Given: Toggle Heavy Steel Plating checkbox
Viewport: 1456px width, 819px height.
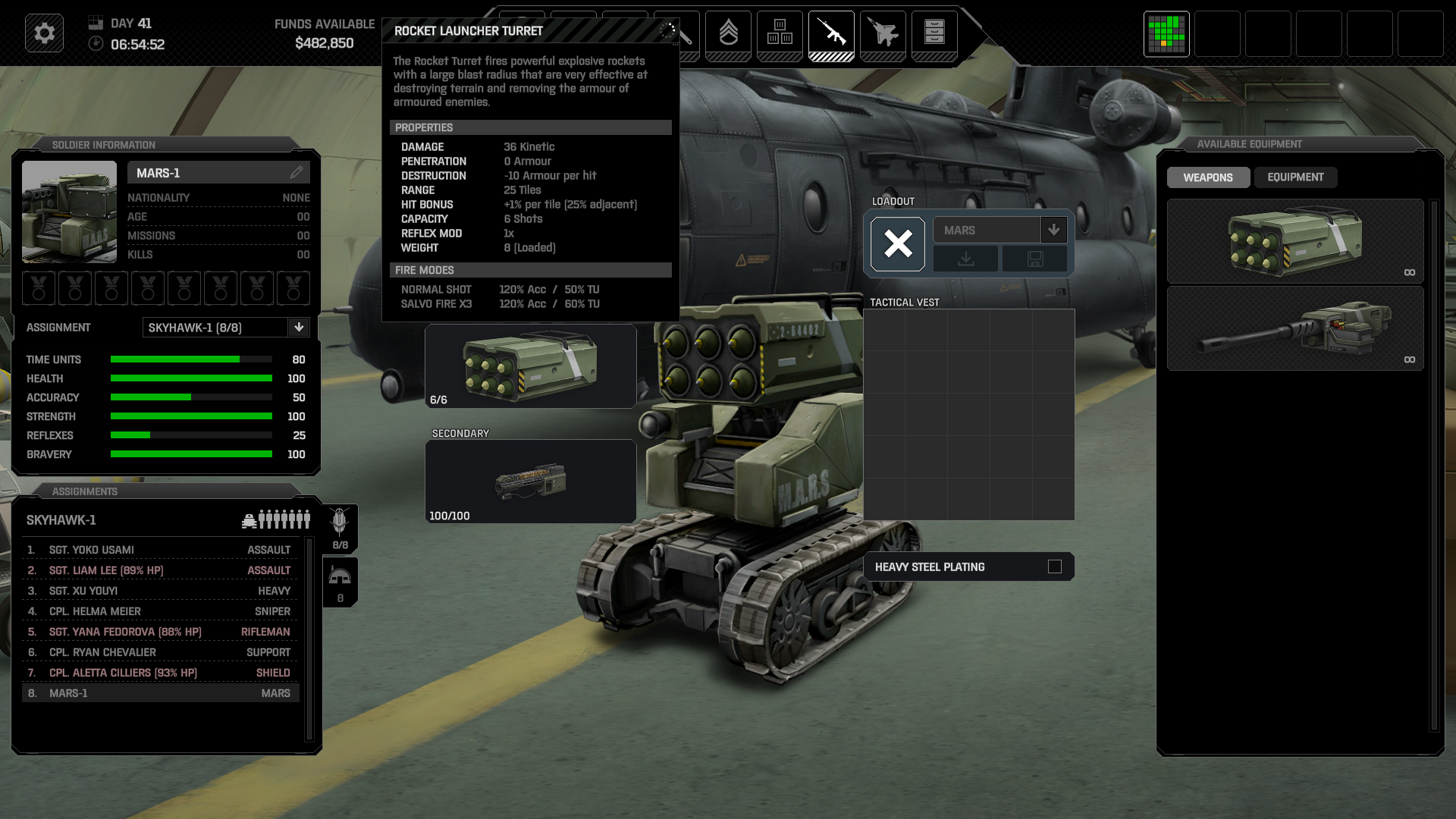Looking at the screenshot, I should [x=1054, y=566].
